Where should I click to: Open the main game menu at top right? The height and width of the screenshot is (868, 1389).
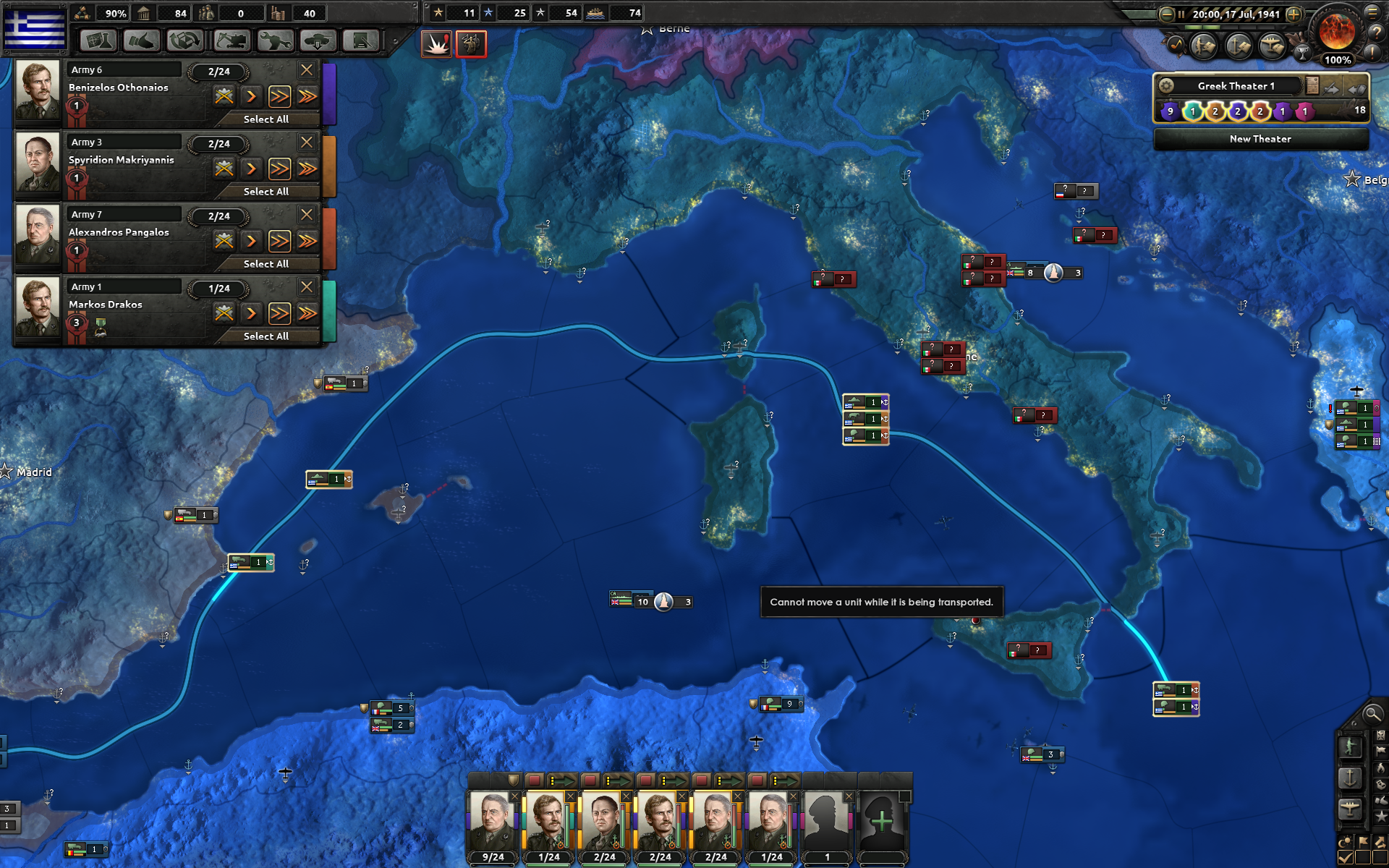point(1373,12)
